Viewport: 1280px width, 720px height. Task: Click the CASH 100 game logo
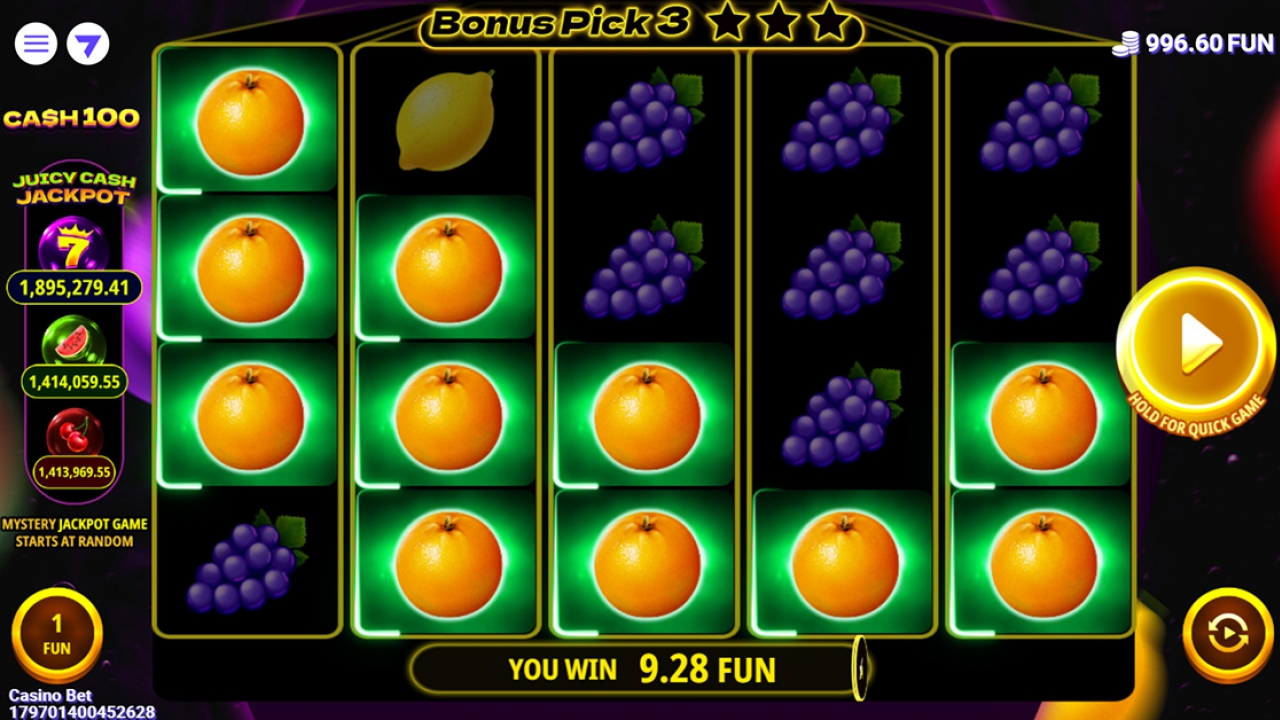point(72,118)
